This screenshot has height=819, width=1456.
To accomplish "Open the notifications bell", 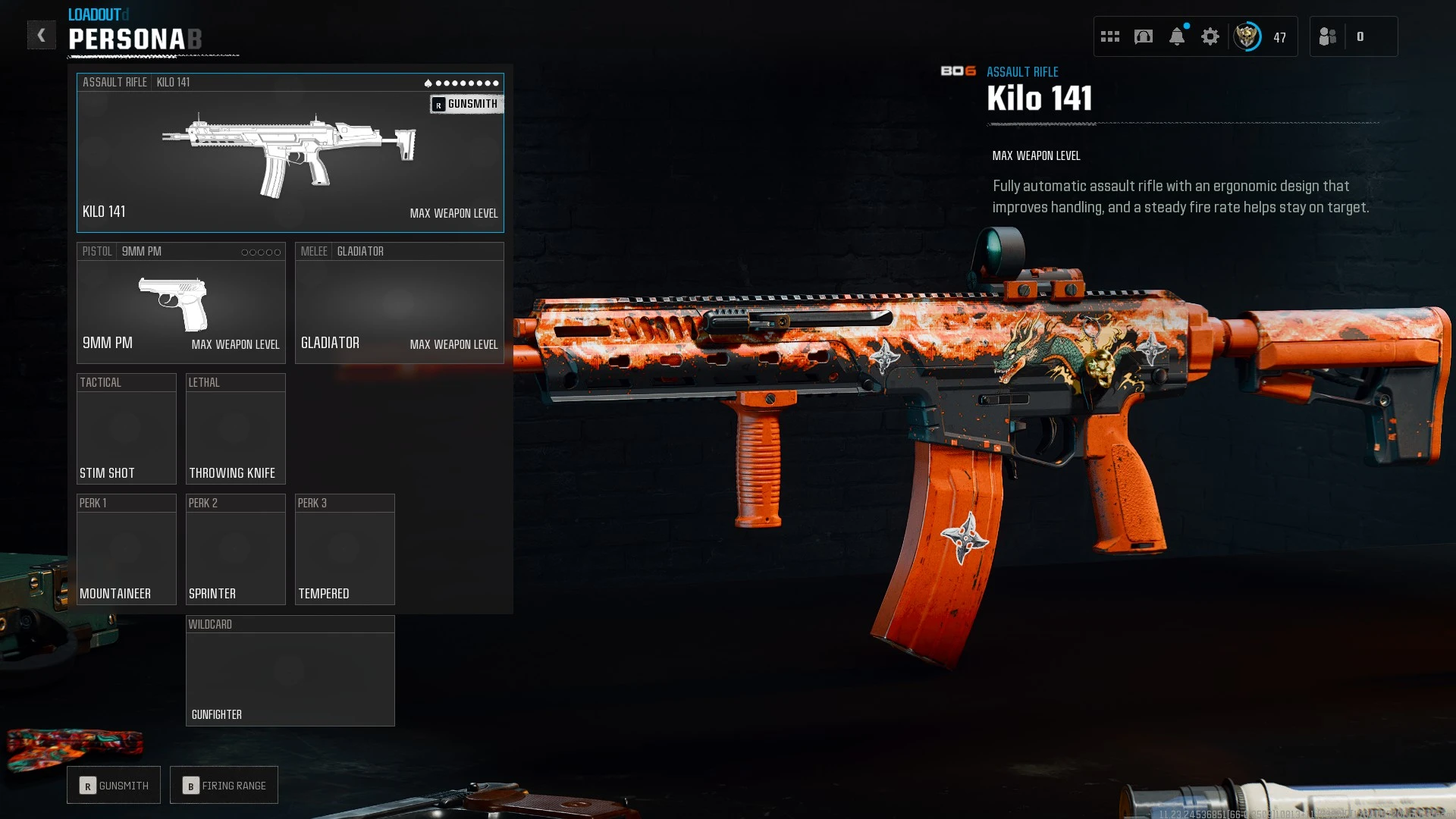I will (1177, 36).
